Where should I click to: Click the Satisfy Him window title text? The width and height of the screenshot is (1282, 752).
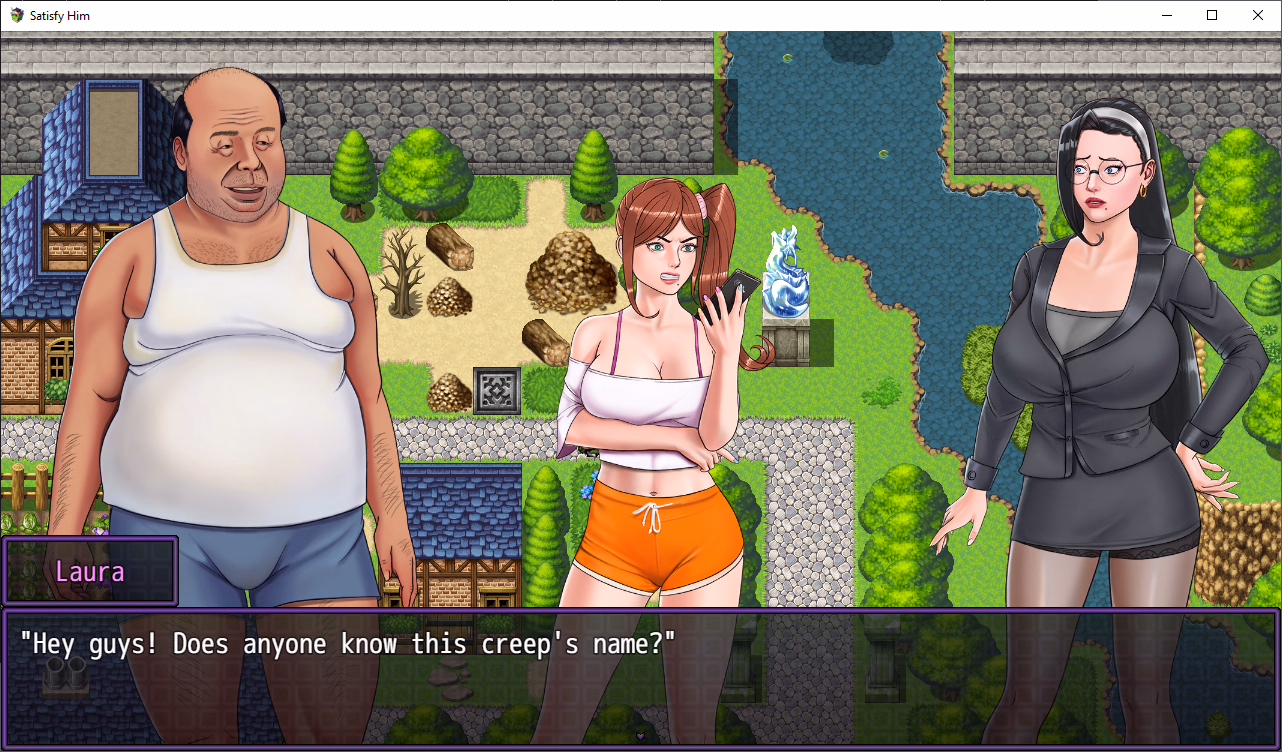(x=59, y=15)
